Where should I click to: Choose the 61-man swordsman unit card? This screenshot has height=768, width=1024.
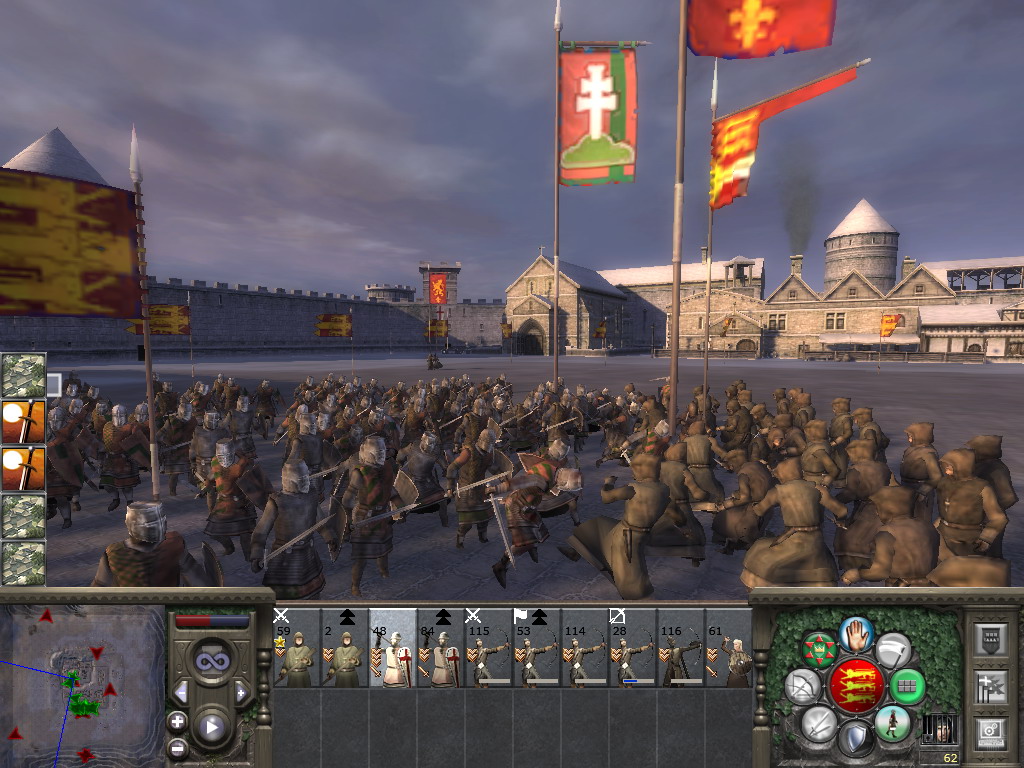729,648
